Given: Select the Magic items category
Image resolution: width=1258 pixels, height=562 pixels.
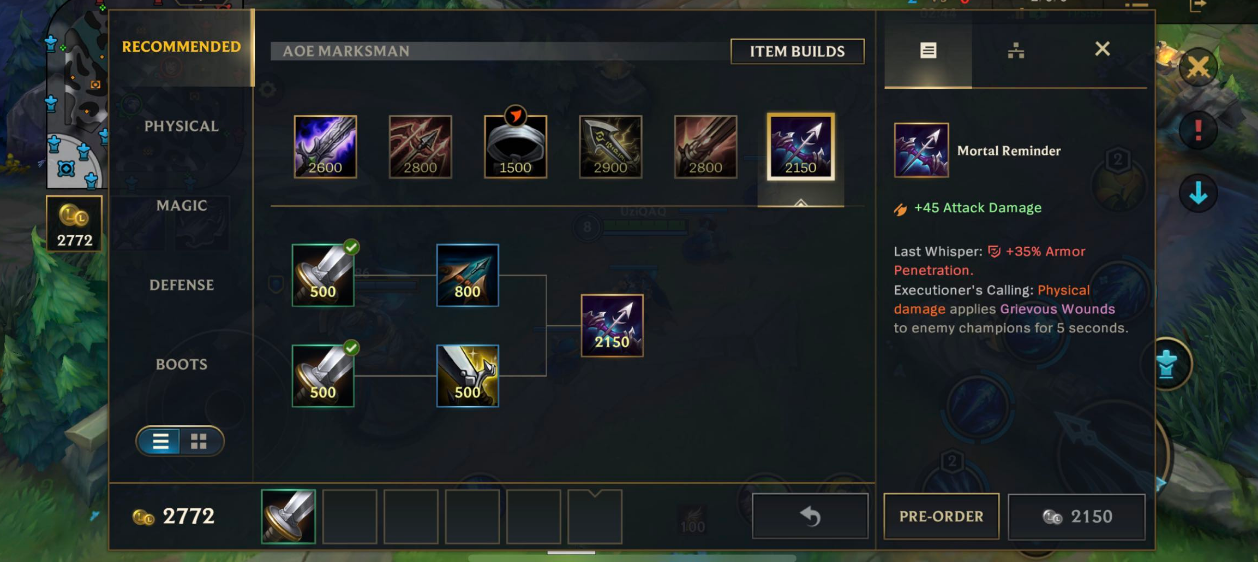Looking at the screenshot, I should 181,205.
